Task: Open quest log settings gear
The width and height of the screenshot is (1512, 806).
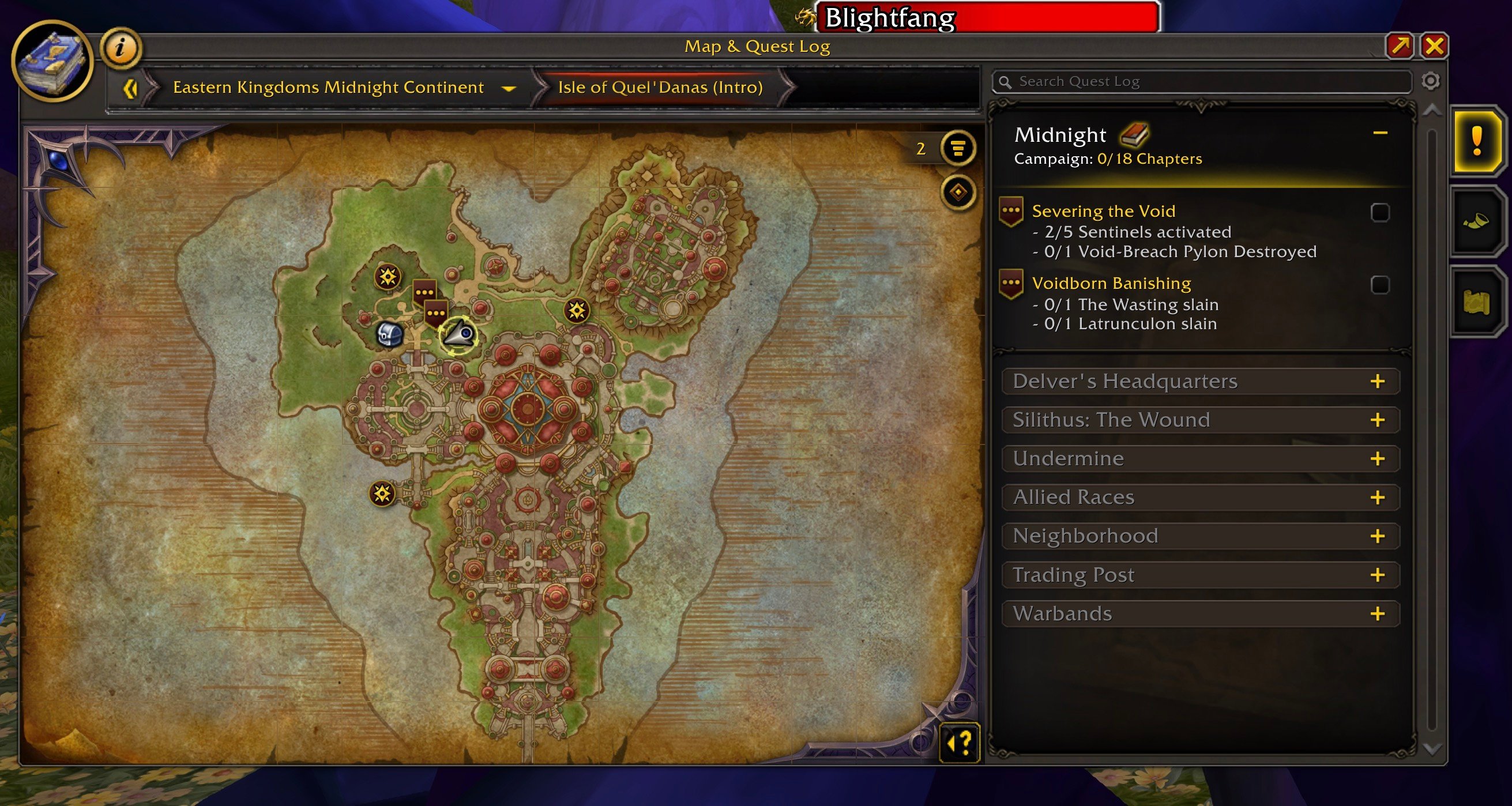Action: tap(1431, 81)
